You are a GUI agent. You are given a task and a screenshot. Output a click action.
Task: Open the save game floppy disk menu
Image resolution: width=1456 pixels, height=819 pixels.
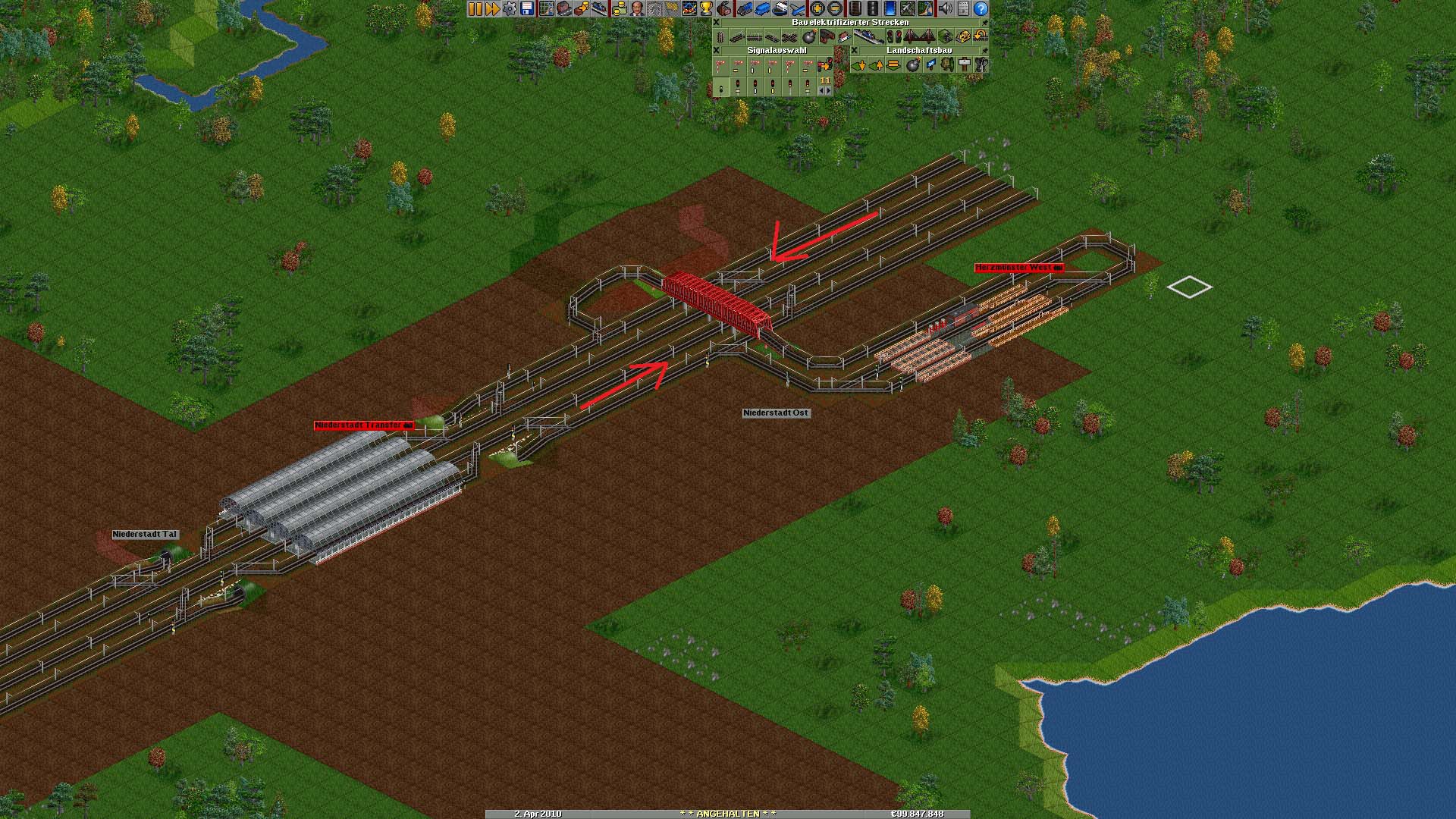(x=527, y=8)
